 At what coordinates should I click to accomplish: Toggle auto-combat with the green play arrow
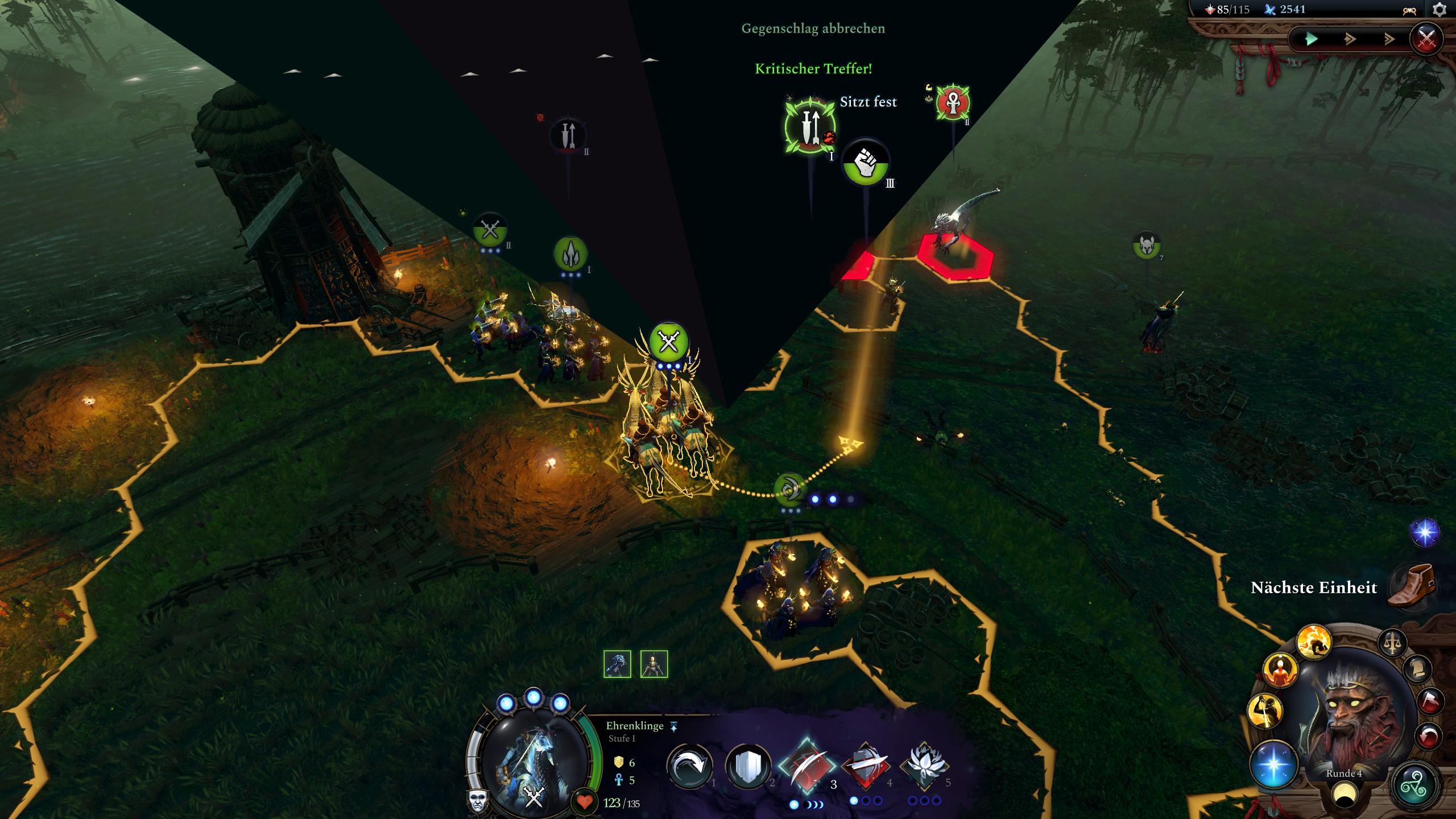pos(1313,40)
